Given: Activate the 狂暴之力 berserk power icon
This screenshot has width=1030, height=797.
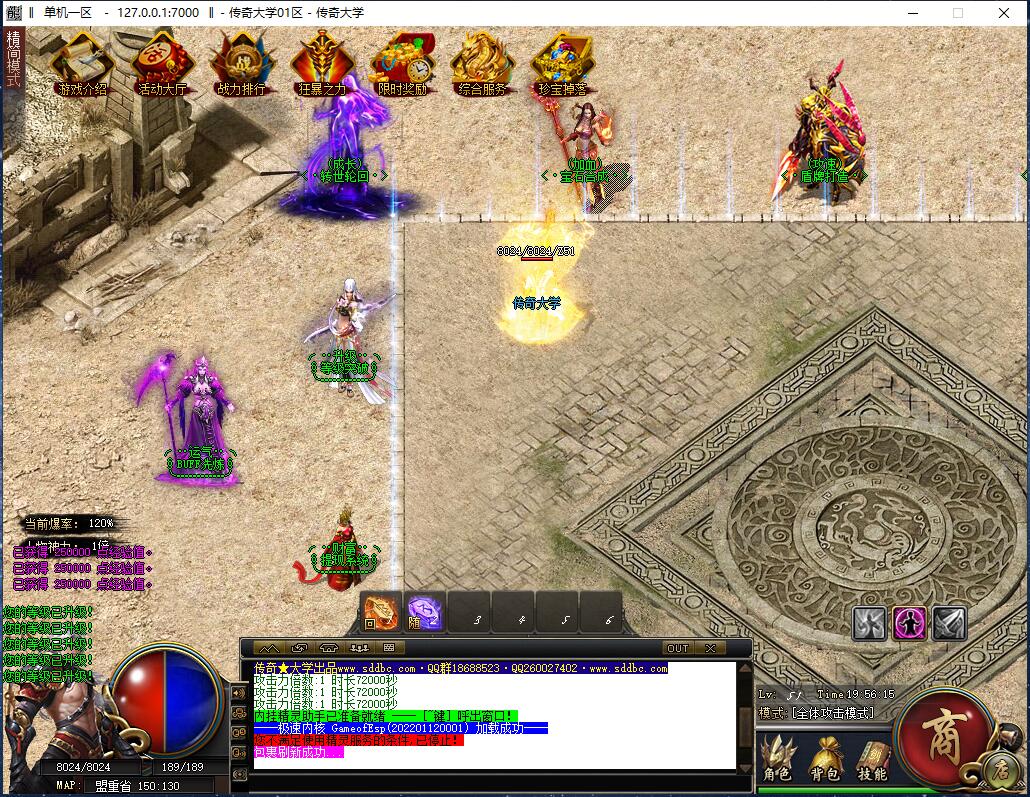Looking at the screenshot, I should coord(322,63).
